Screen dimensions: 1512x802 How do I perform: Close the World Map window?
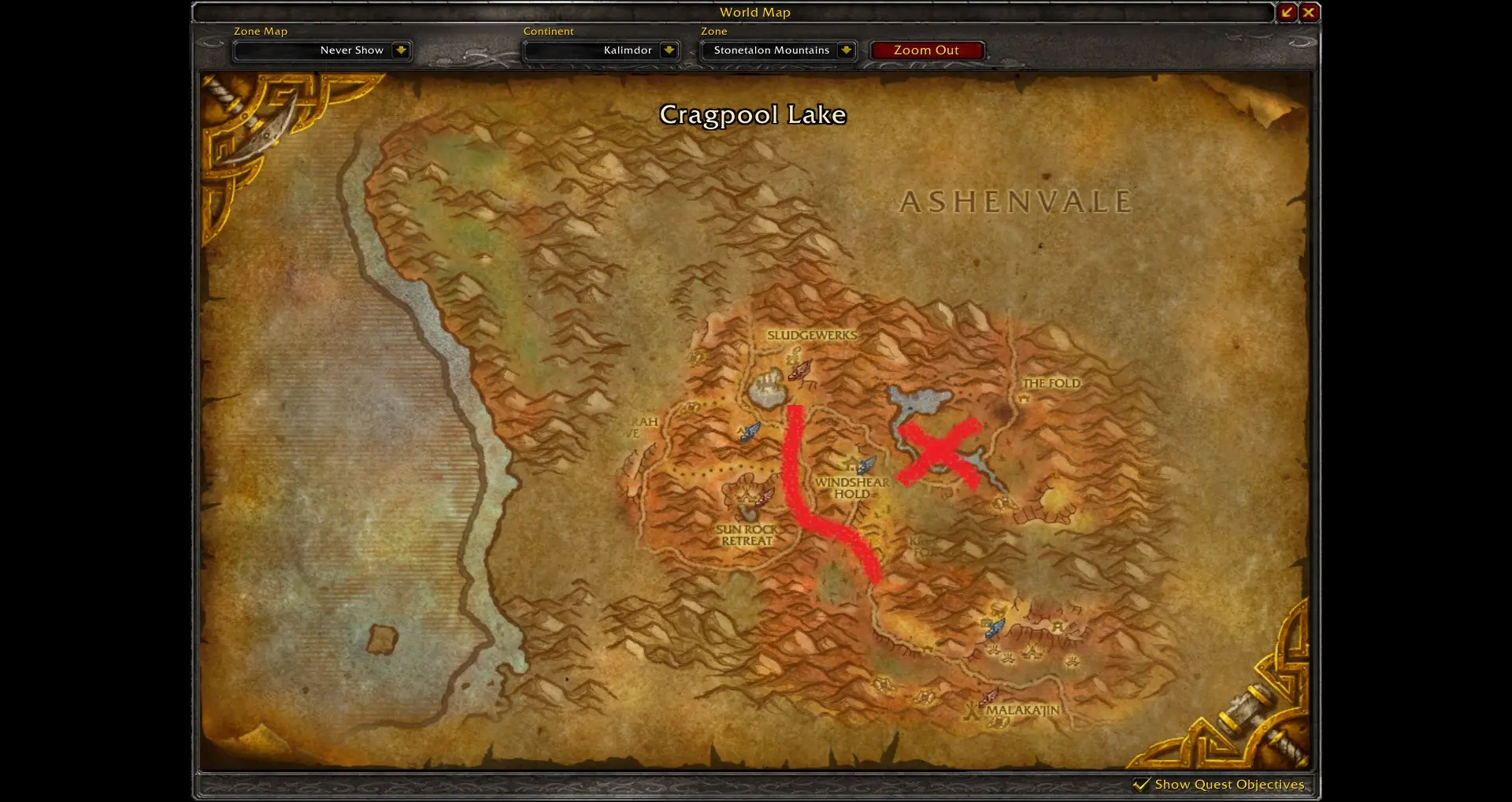[1309, 12]
